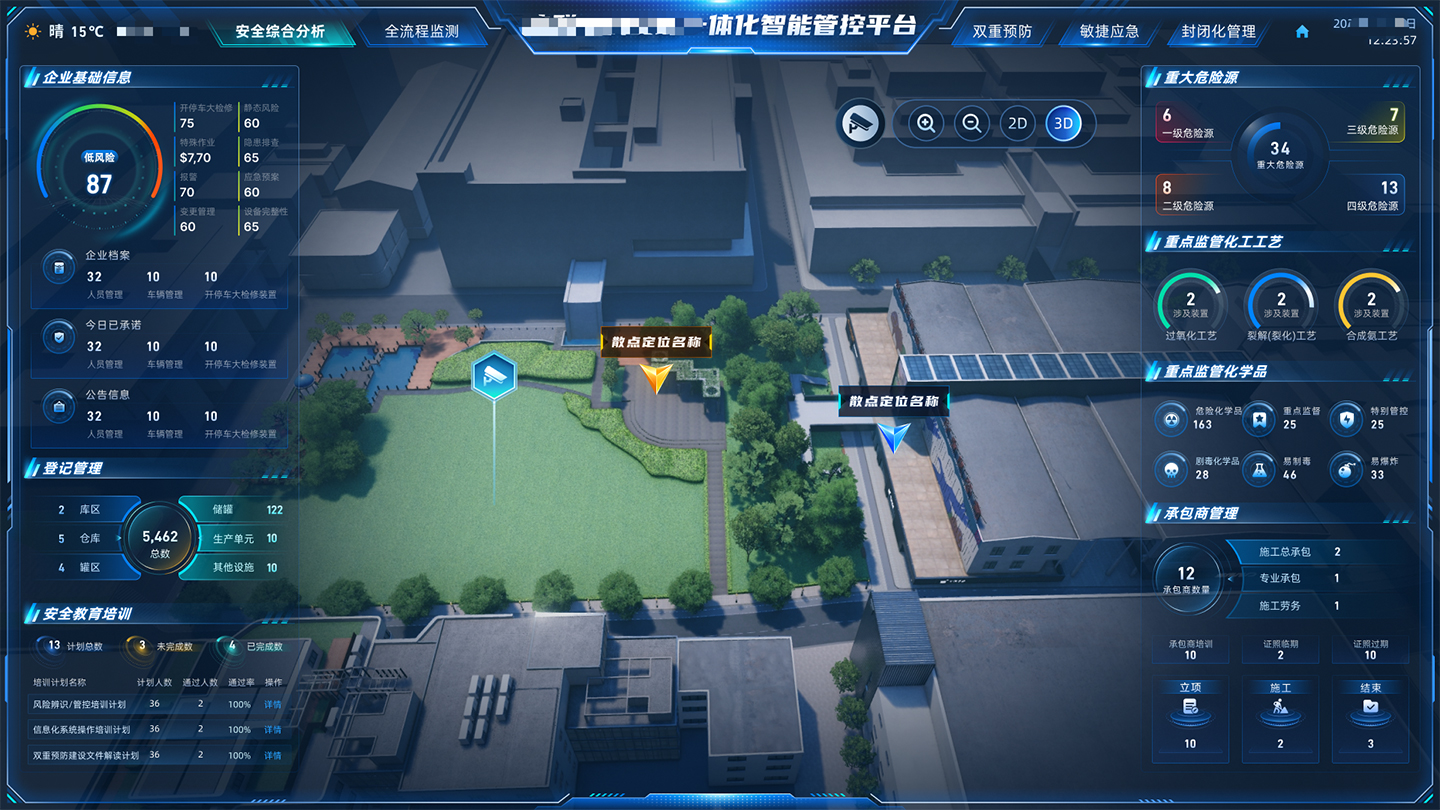View 详情 of 信息化系统操作培训计划
This screenshot has width=1440, height=810.
pyautogui.click(x=272, y=730)
